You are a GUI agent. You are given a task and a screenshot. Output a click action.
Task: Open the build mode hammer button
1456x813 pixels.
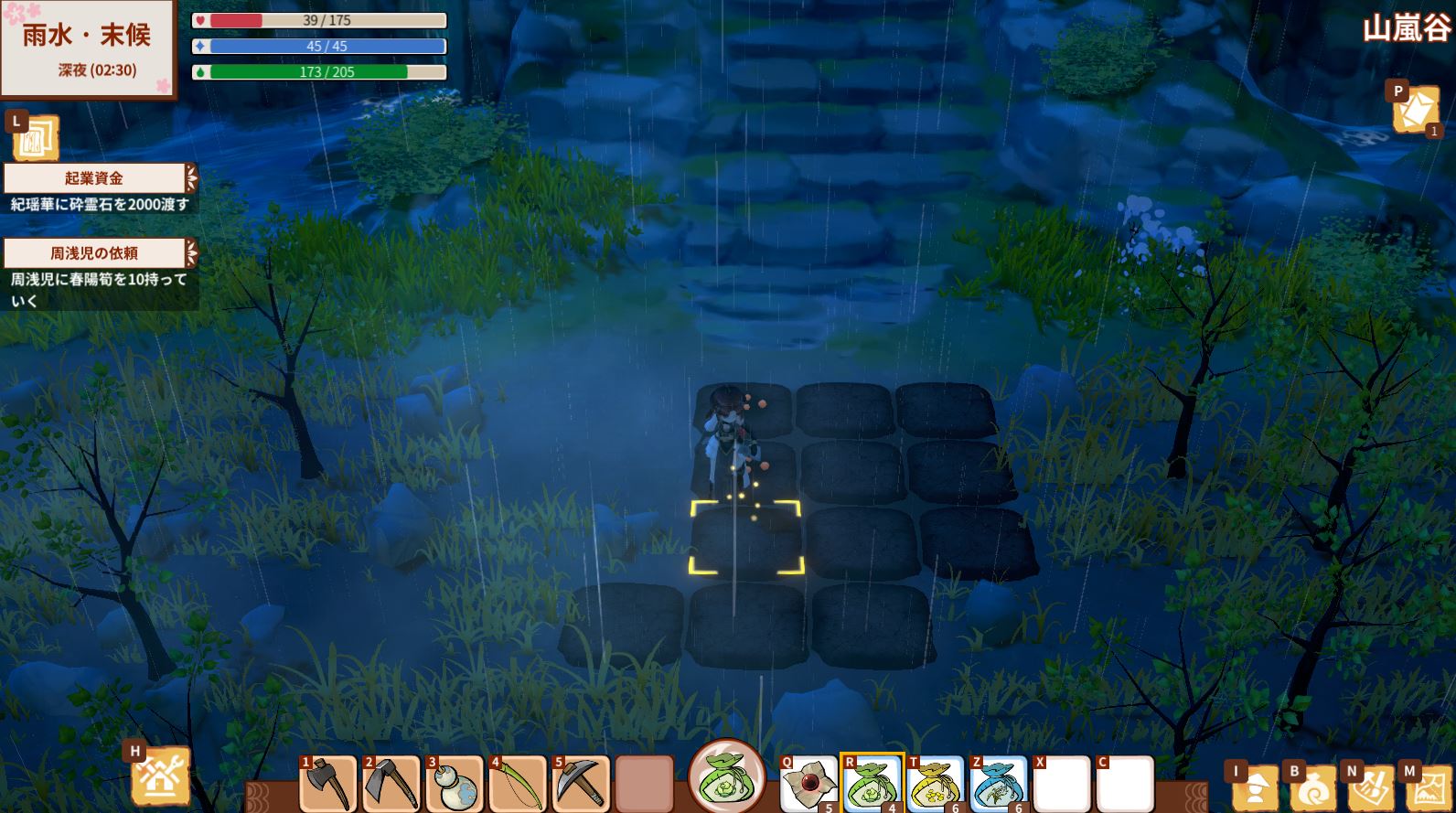161,777
